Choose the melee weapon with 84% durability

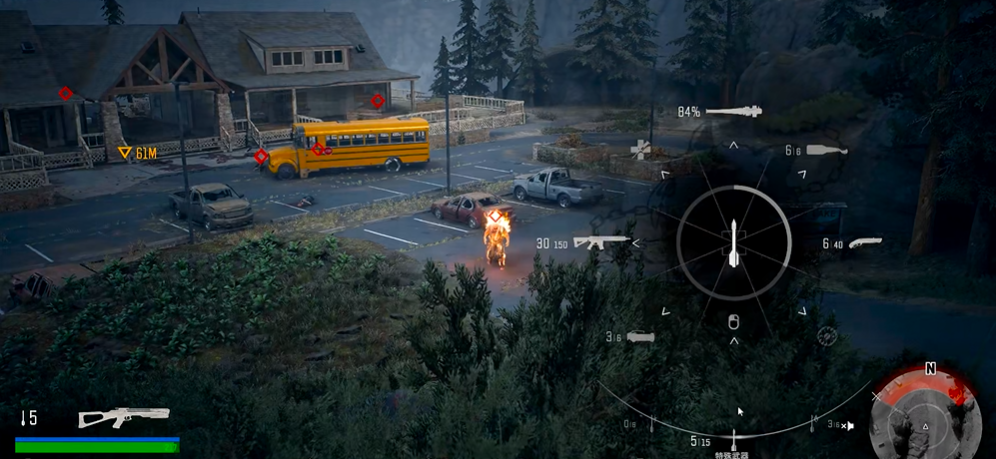733,112
